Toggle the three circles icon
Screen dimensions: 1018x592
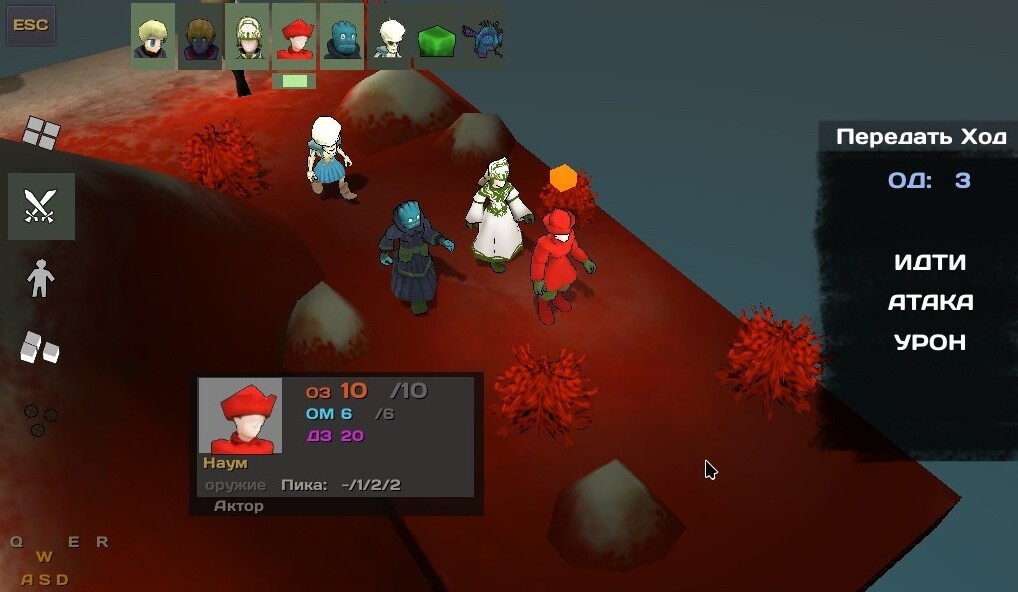click(x=40, y=419)
